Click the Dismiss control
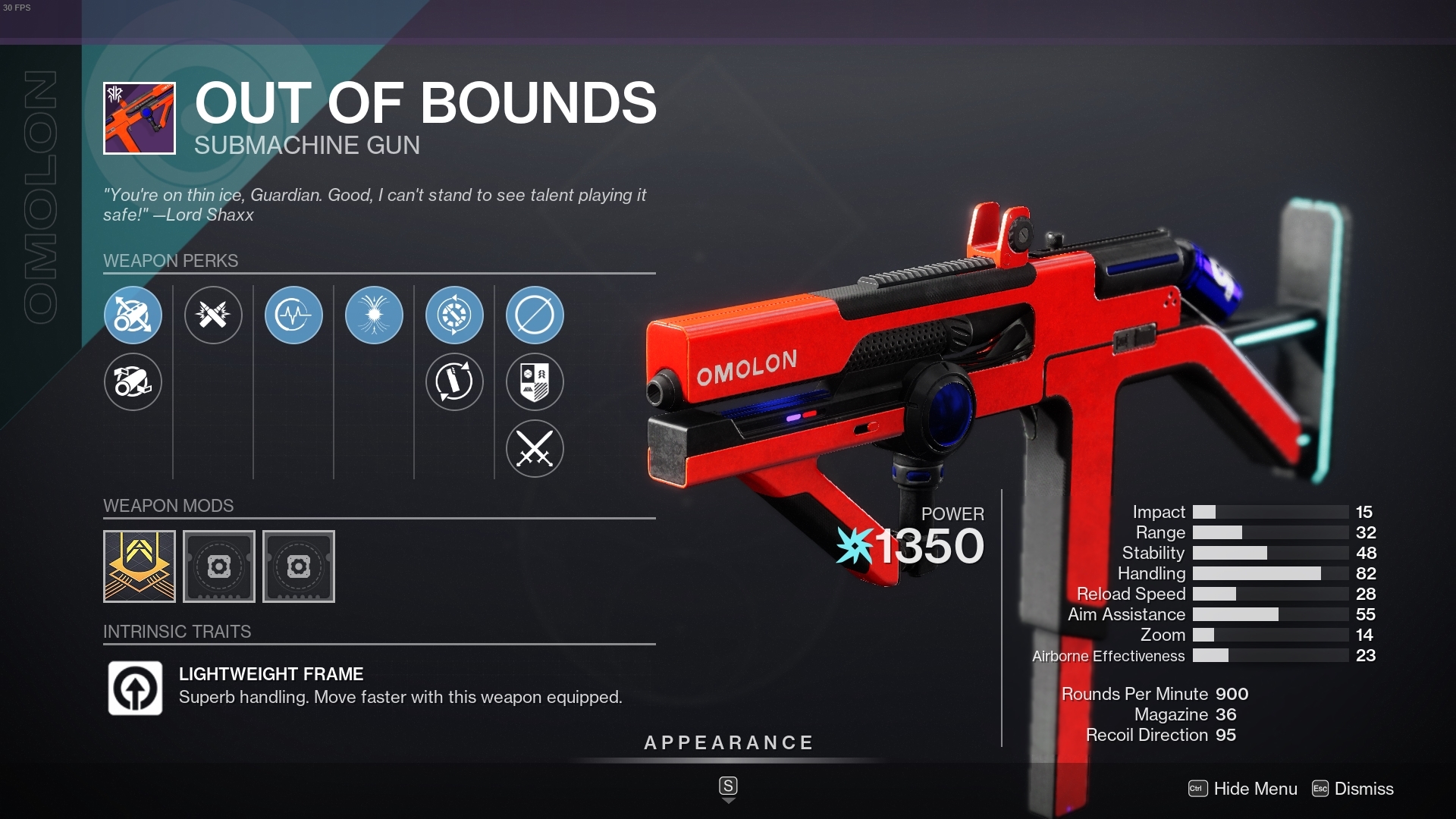The width and height of the screenshot is (1456, 819). (1366, 789)
